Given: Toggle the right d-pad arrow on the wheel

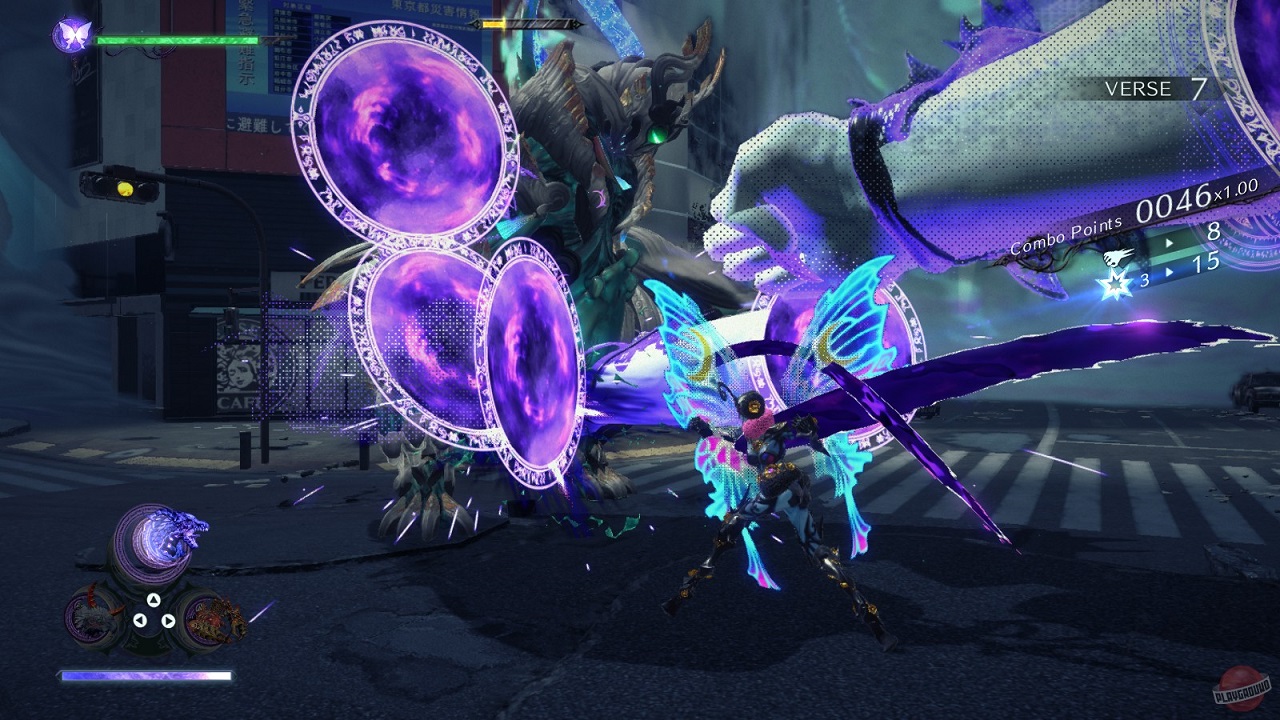Looking at the screenshot, I should (x=169, y=621).
